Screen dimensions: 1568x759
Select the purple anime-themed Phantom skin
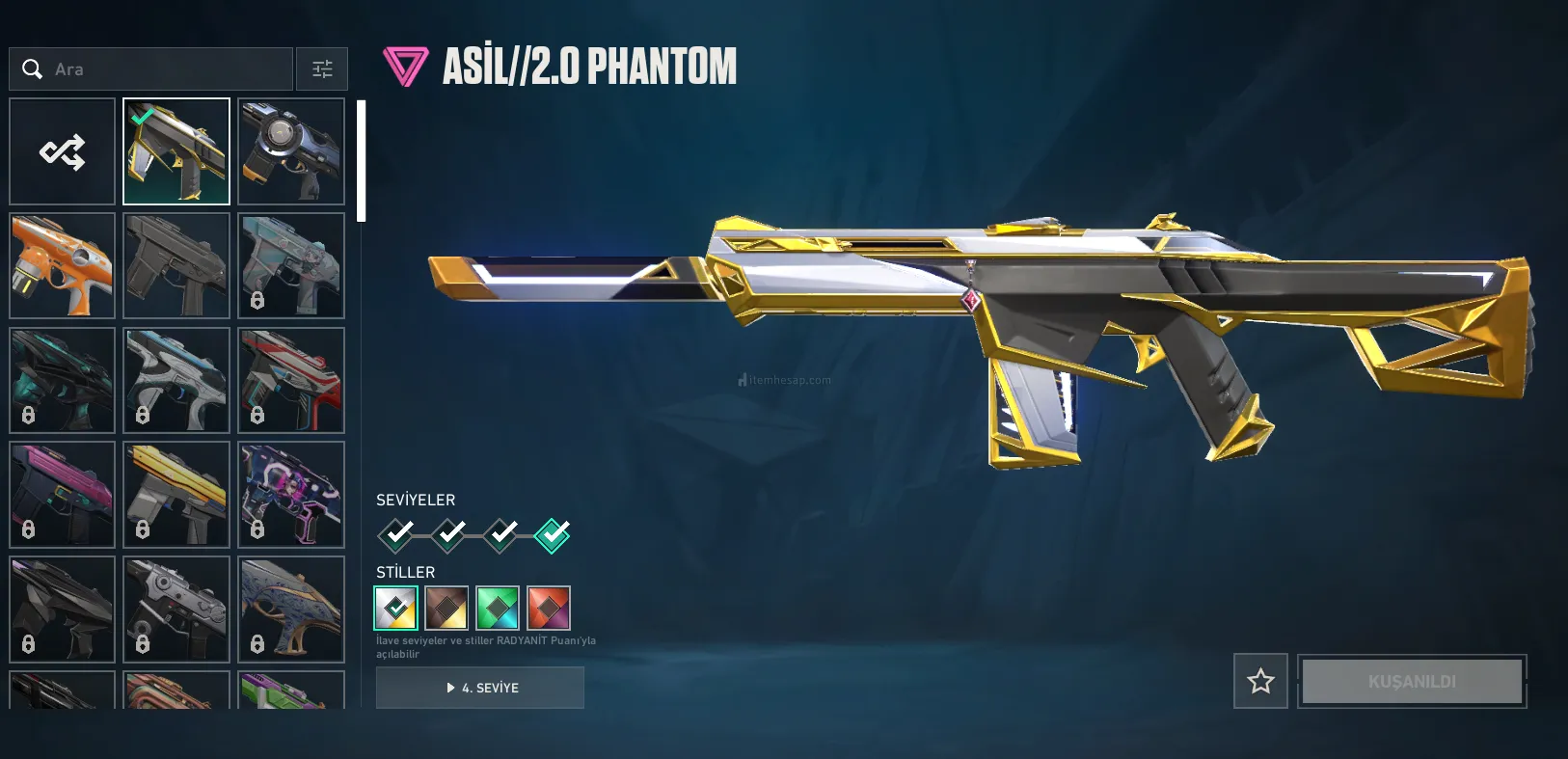click(291, 495)
